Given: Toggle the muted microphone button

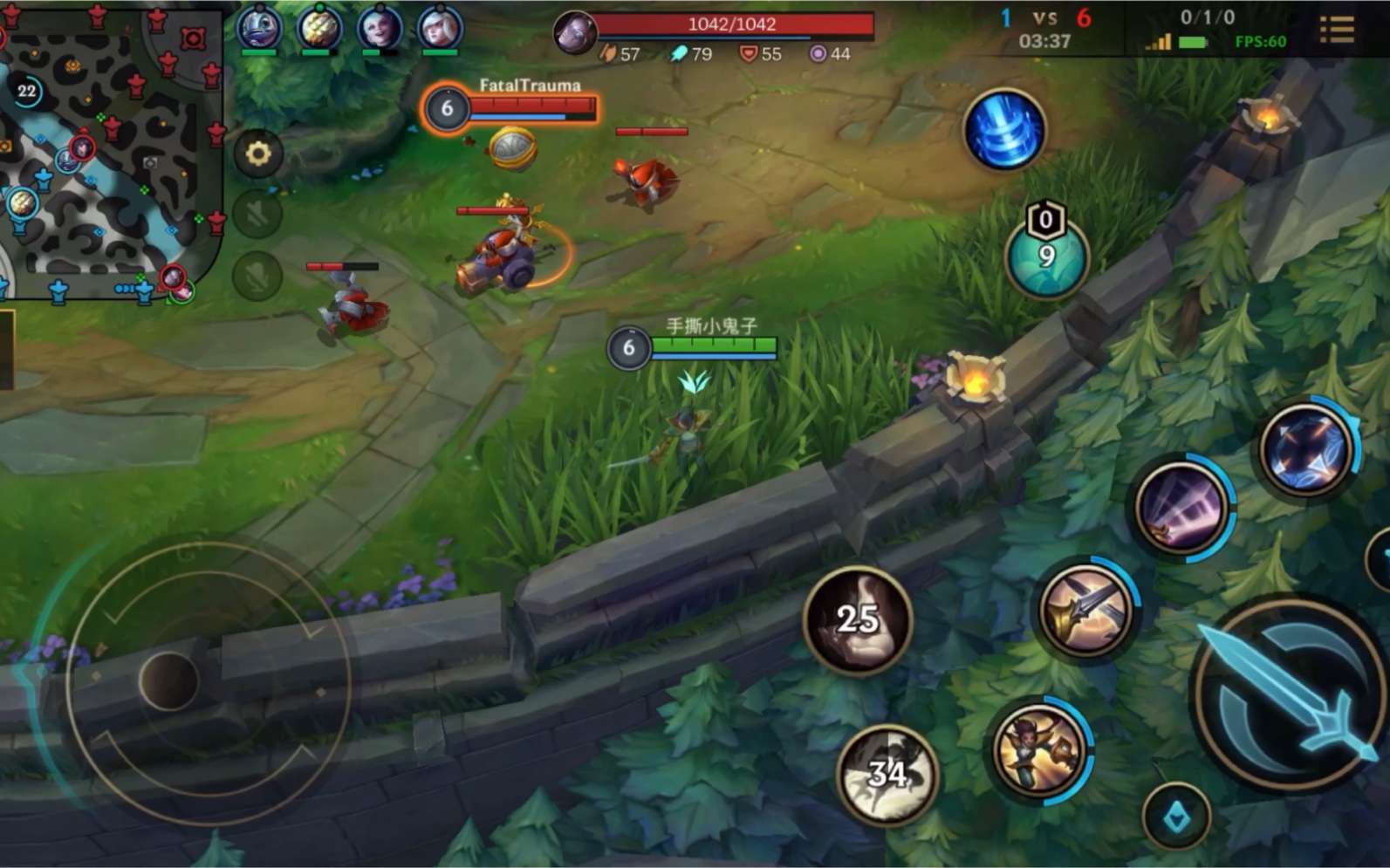Looking at the screenshot, I should 257,276.
